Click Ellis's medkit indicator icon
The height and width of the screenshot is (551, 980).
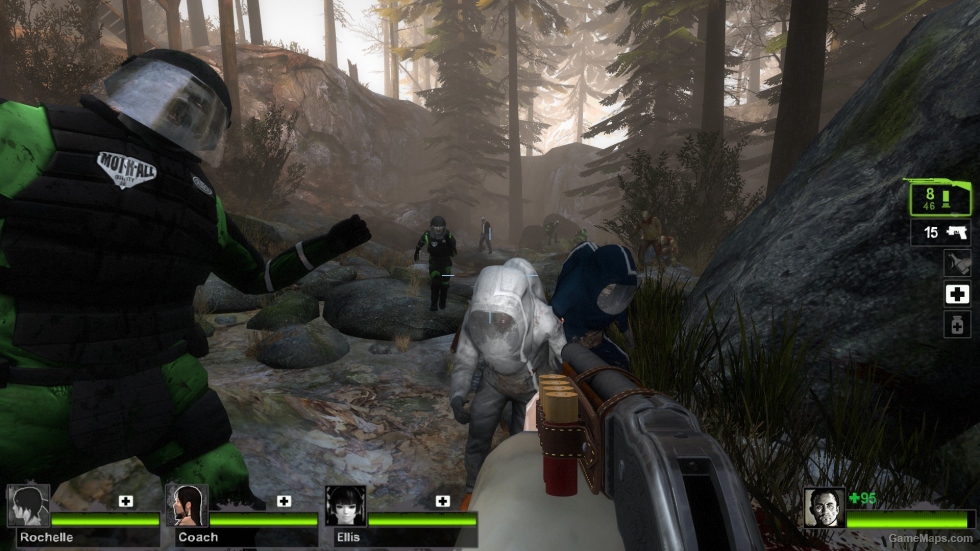tap(442, 501)
